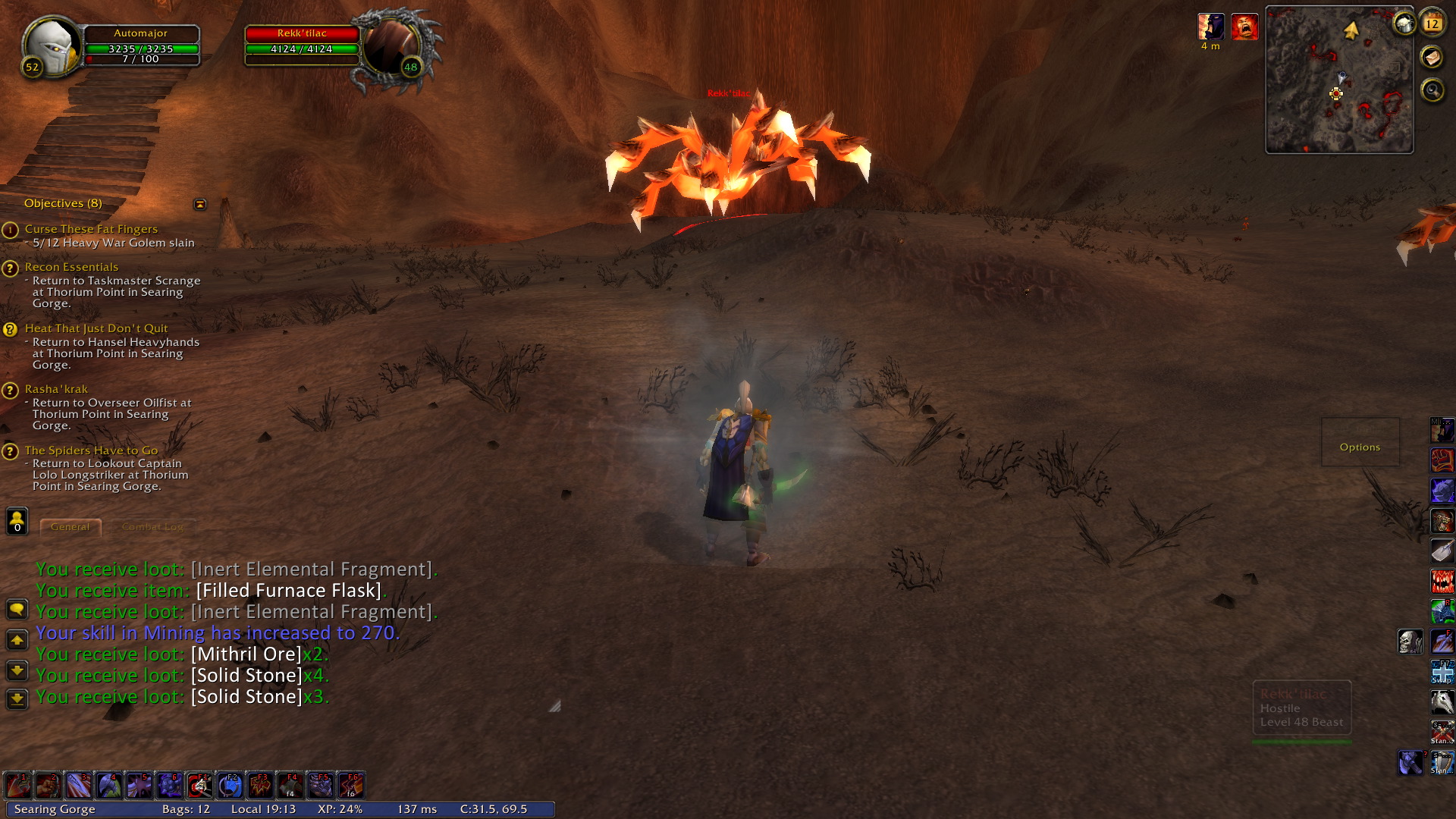
Task: Use the skull icon ability on right bar
Action: [1410, 642]
